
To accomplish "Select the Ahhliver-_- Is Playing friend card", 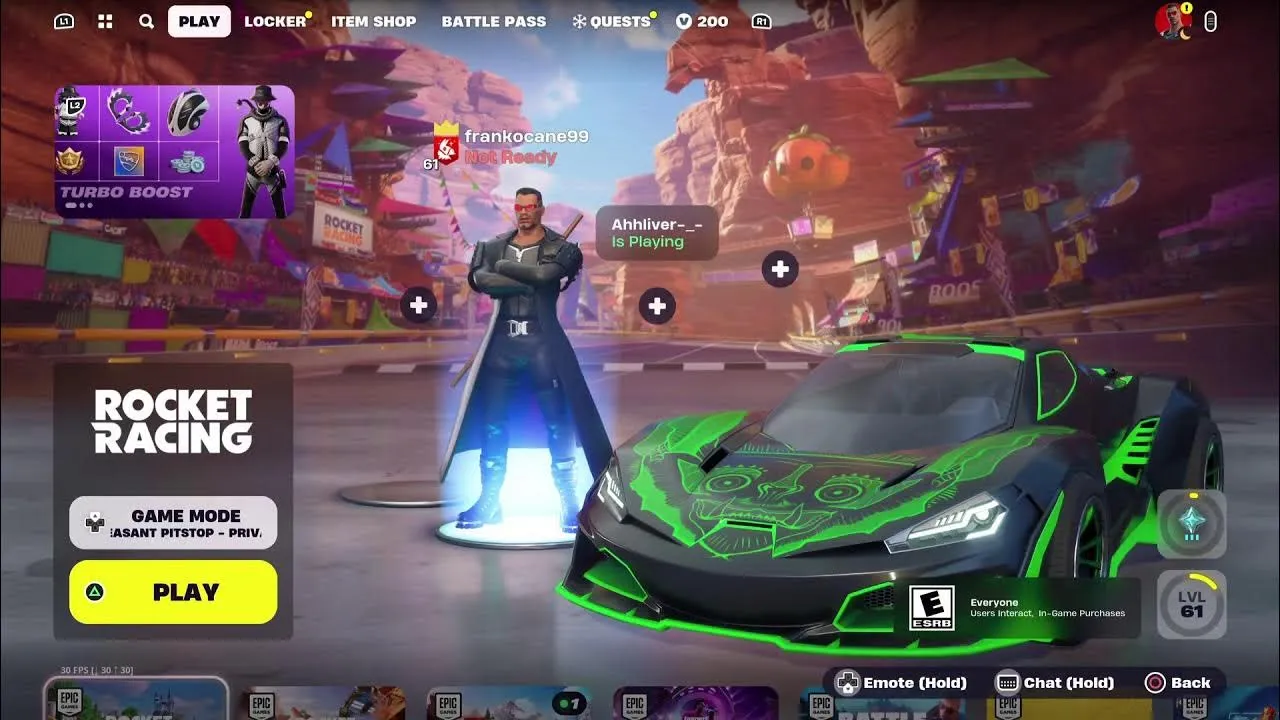I will pos(656,233).
